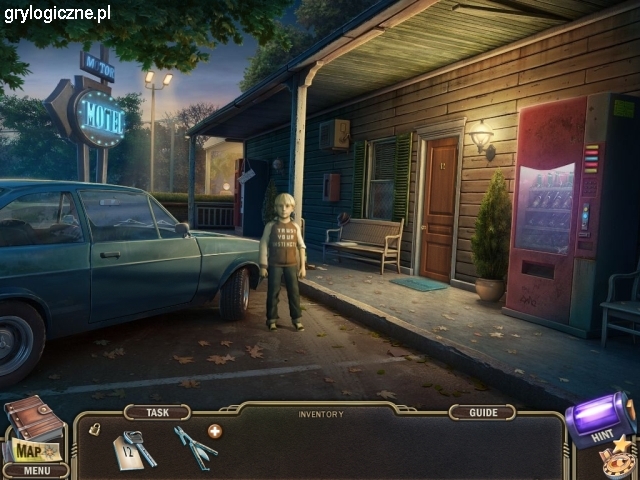Toggle the inventory padlock
The height and width of the screenshot is (480, 640).
pyautogui.click(x=94, y=428)
